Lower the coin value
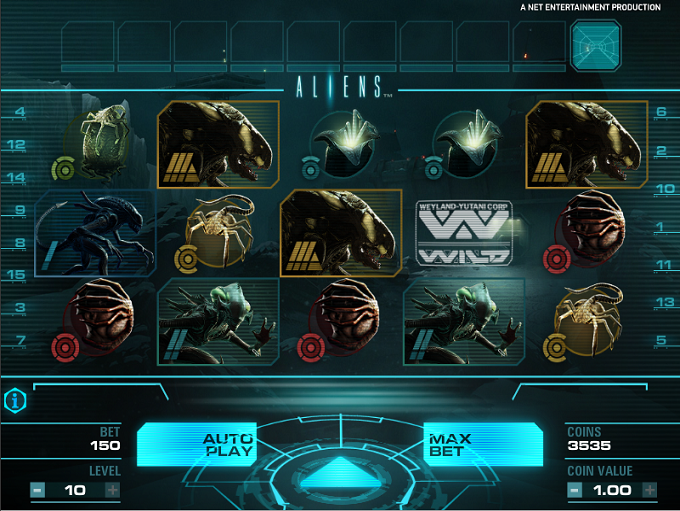Viewport: 680px width, 511px height. pos(575,490)
